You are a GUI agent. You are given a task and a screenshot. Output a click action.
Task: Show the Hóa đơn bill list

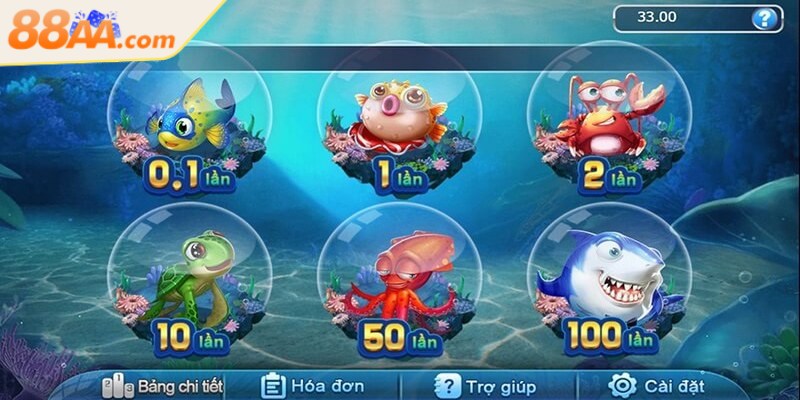[x=312, y=385]
